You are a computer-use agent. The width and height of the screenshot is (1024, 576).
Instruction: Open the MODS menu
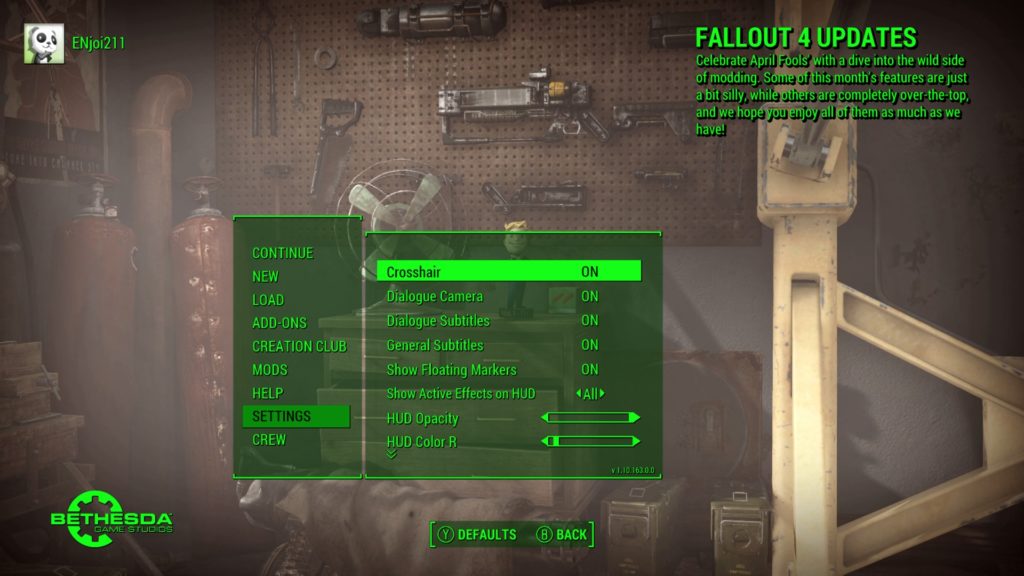click(x=269, y=370)
